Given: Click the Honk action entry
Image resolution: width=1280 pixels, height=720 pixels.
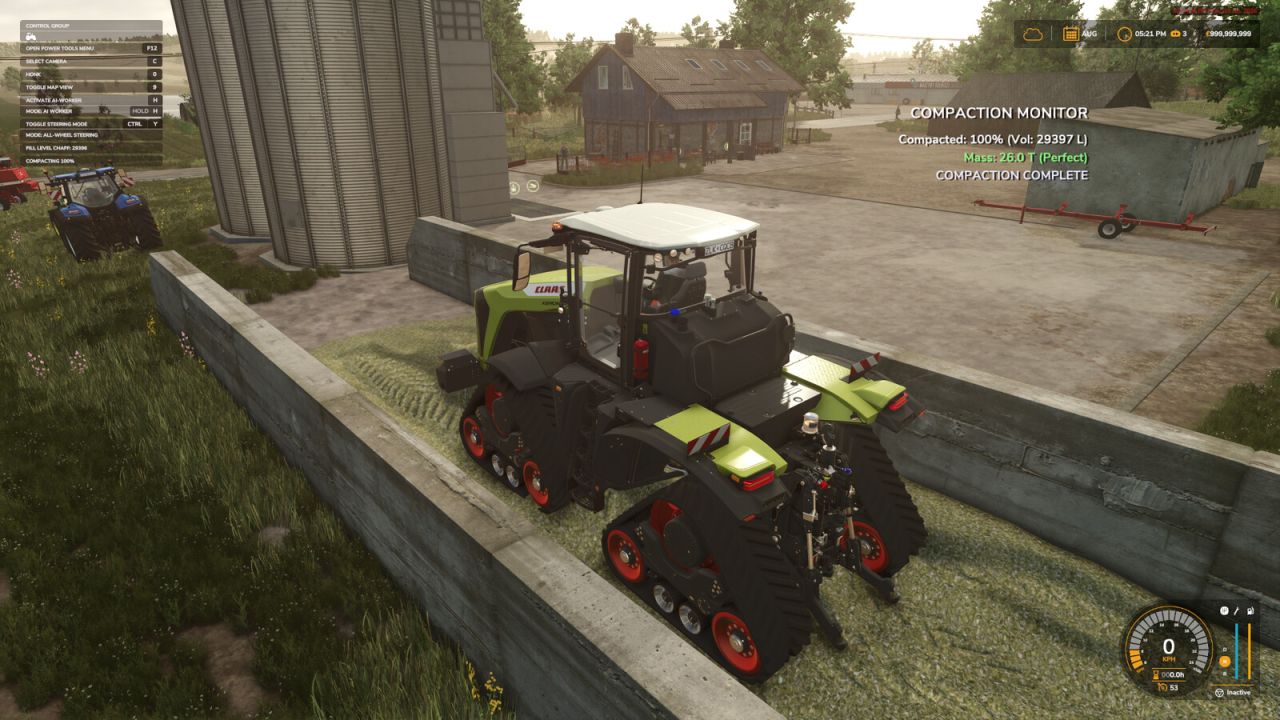Looking at the screenshot, I should (x=33, y=73).
